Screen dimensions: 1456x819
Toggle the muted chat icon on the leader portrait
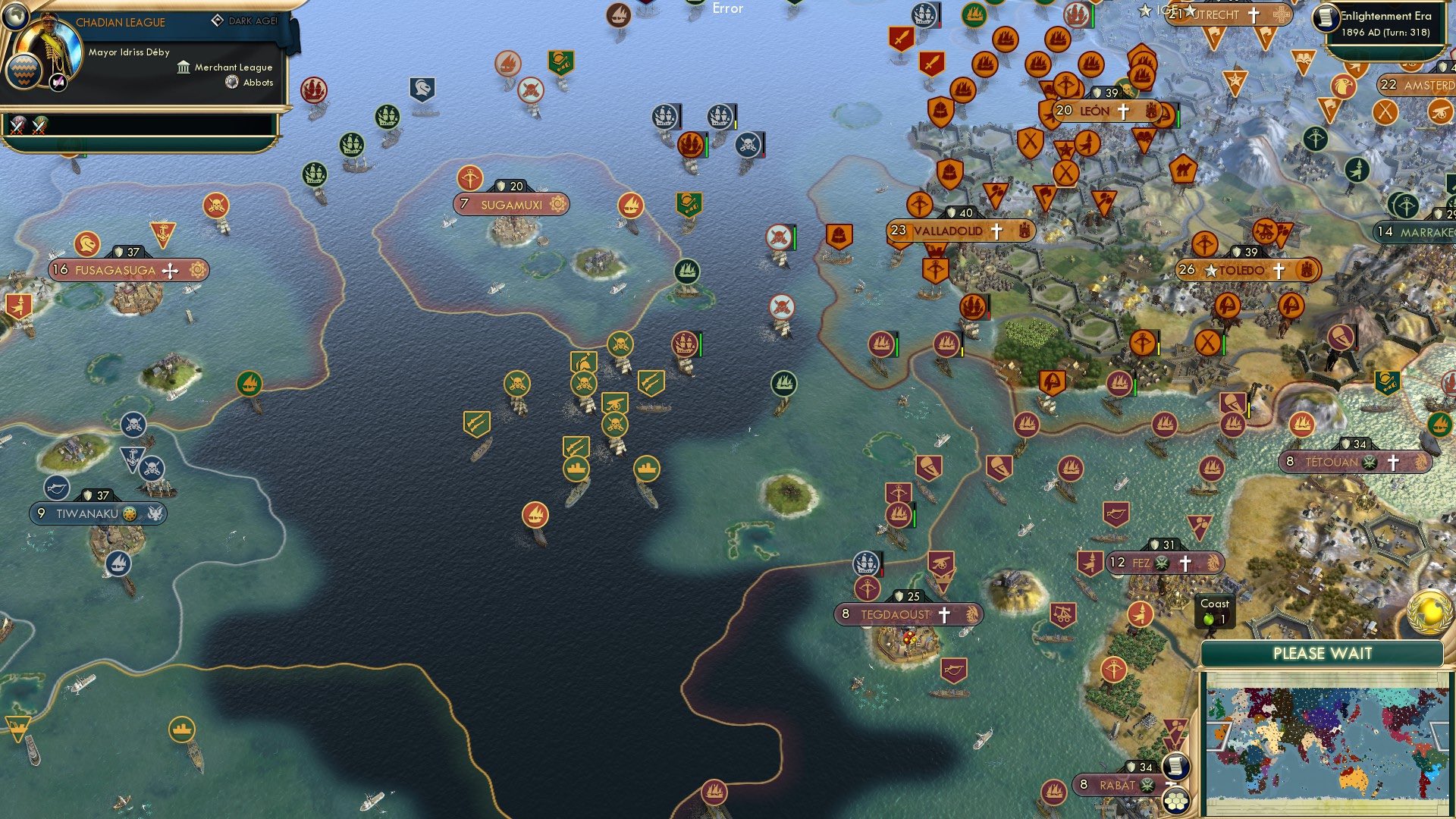point(58,83)
